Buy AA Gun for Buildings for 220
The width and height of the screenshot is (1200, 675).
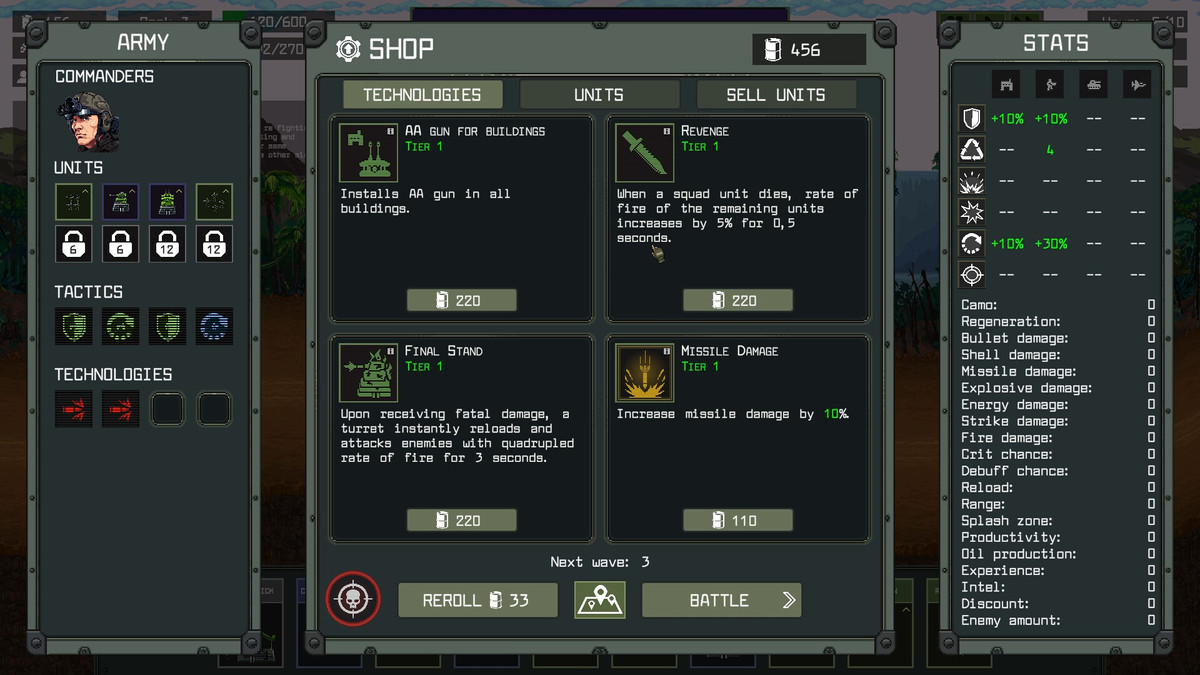coord(461,300)
